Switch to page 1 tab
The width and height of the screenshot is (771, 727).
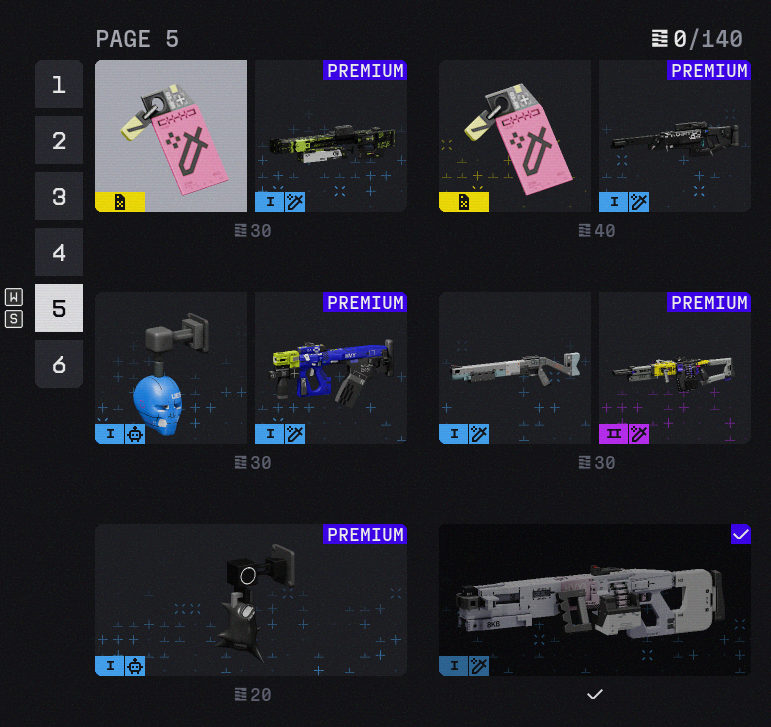pyautogui.click(x=59, y=84)
